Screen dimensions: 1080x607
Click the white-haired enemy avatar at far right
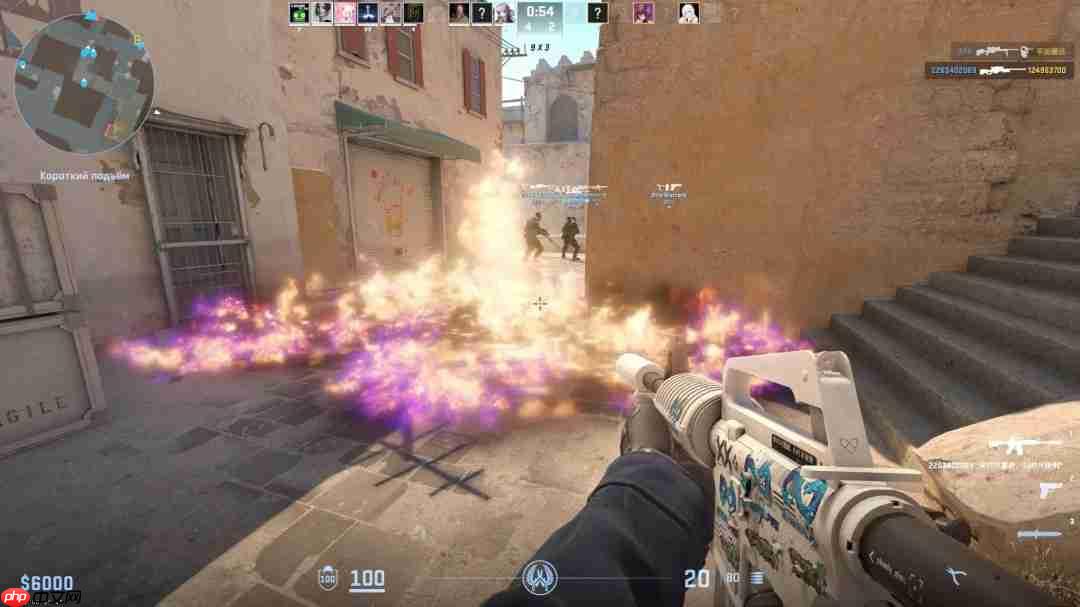tap(688, 13)
